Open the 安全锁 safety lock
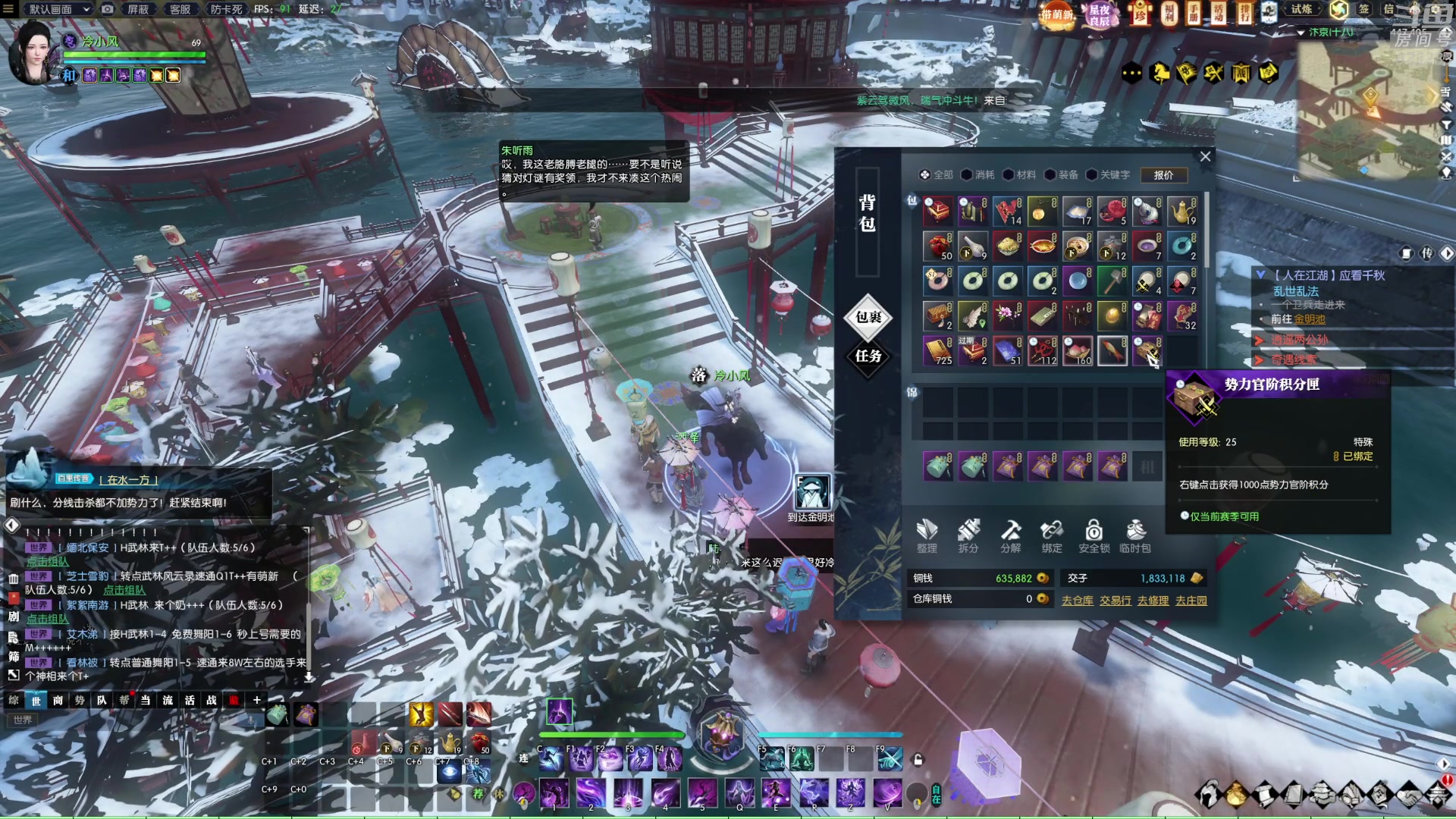The width and height of the screenshot is (1456, 819). point(1094,535)
